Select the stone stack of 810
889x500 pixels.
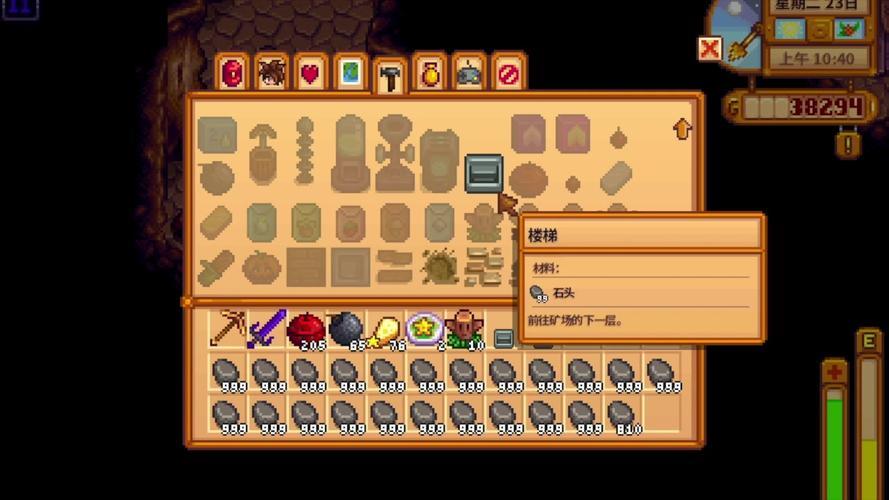click(x=622, y=414)
